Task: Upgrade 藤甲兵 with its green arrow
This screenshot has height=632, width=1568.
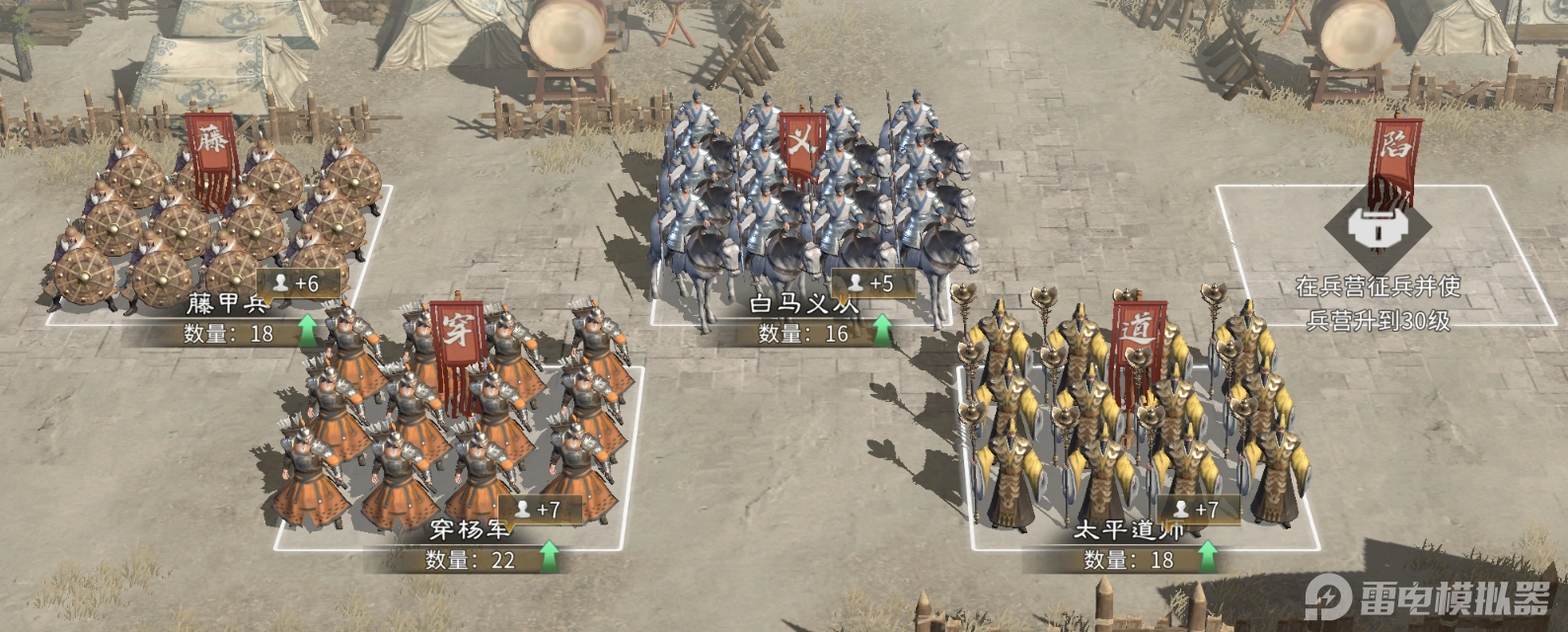Action: click(308, 331)
